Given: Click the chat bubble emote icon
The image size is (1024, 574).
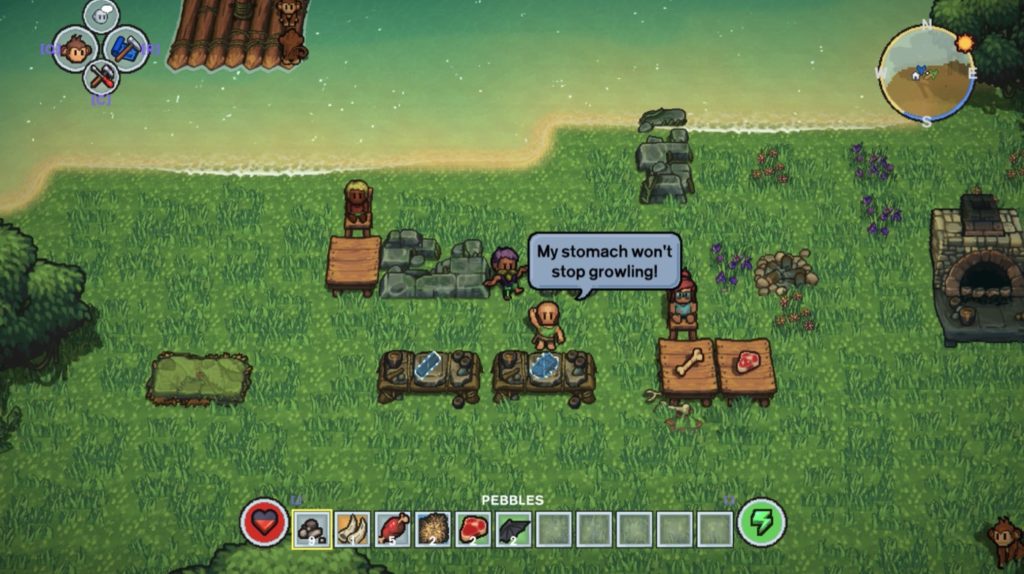Looking at the screenshot, I should click(x=101, y=15).
